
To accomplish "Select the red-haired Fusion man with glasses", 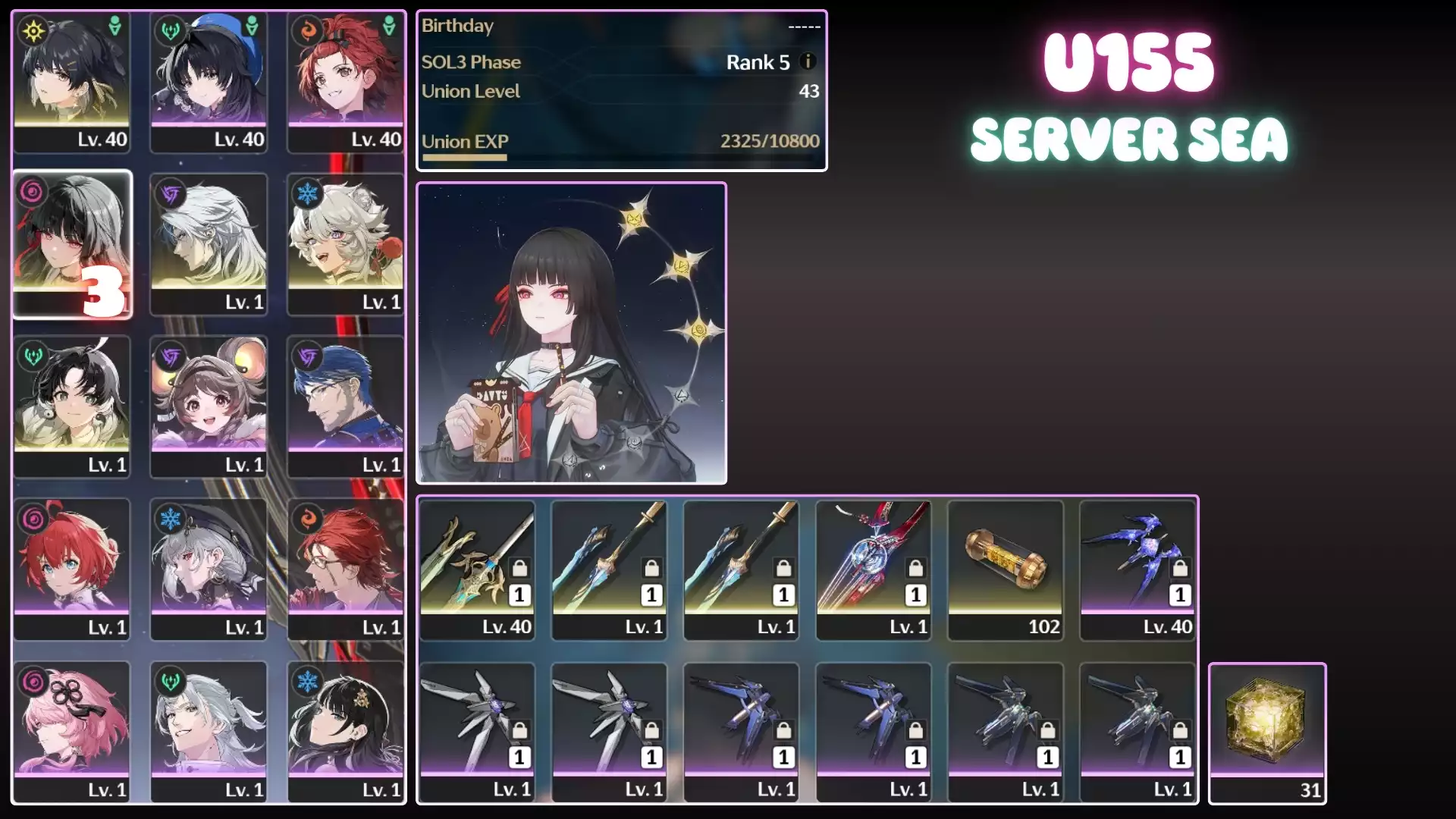I will pyautogui.click(x=346, y=569).
